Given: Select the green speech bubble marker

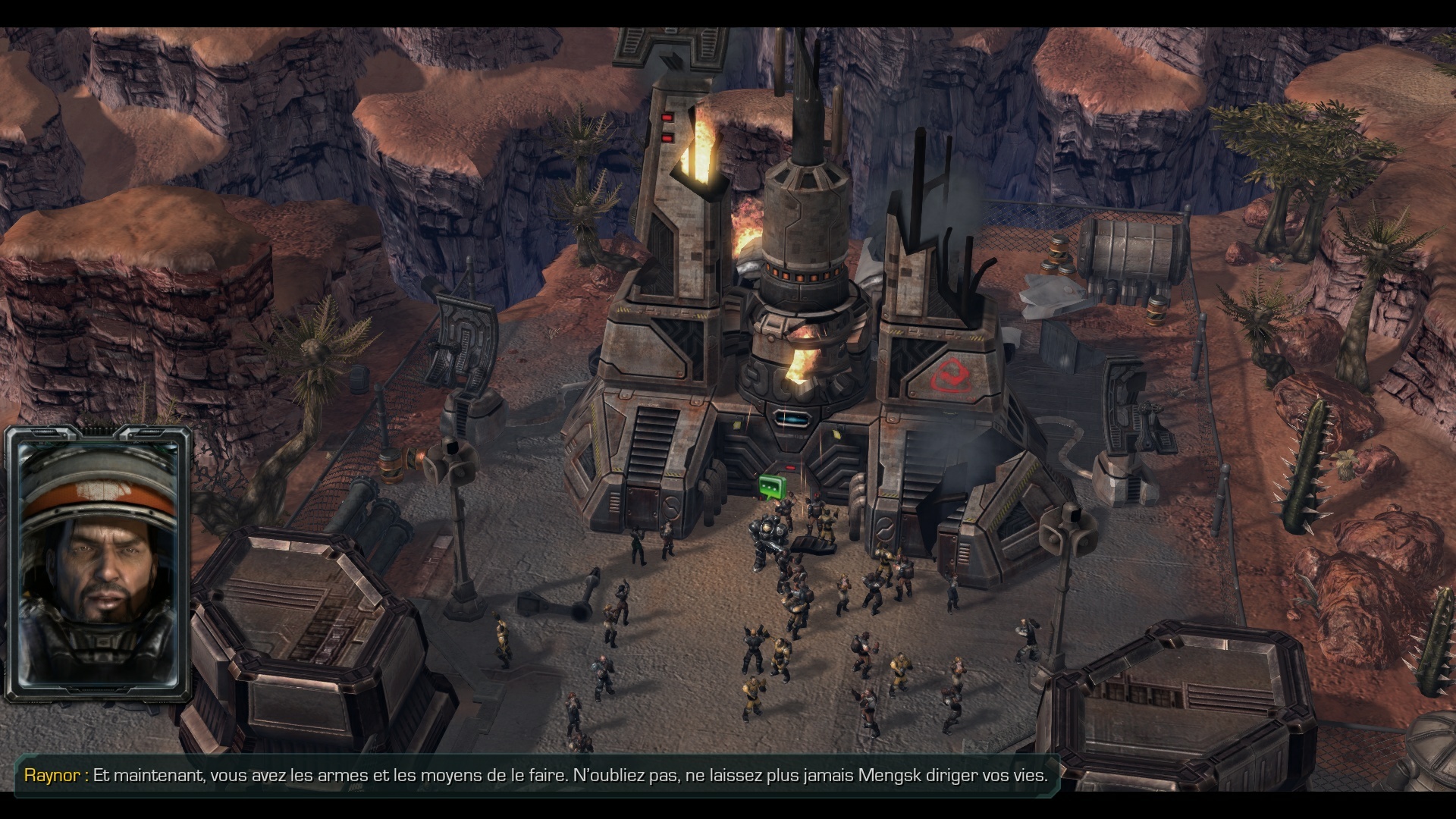Looking at the screenshot, I should pyautogui.click(x=770, y=486).
